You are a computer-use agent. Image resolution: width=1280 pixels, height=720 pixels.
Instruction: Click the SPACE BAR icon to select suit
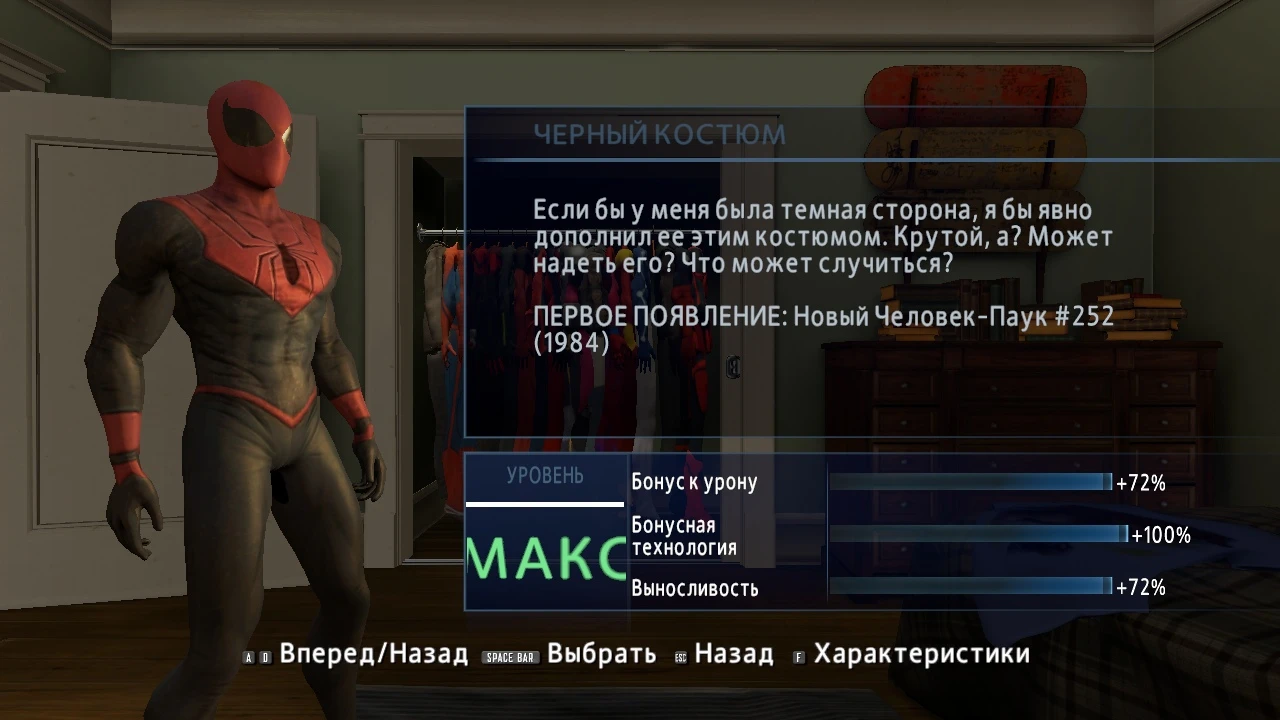[510, 656]
